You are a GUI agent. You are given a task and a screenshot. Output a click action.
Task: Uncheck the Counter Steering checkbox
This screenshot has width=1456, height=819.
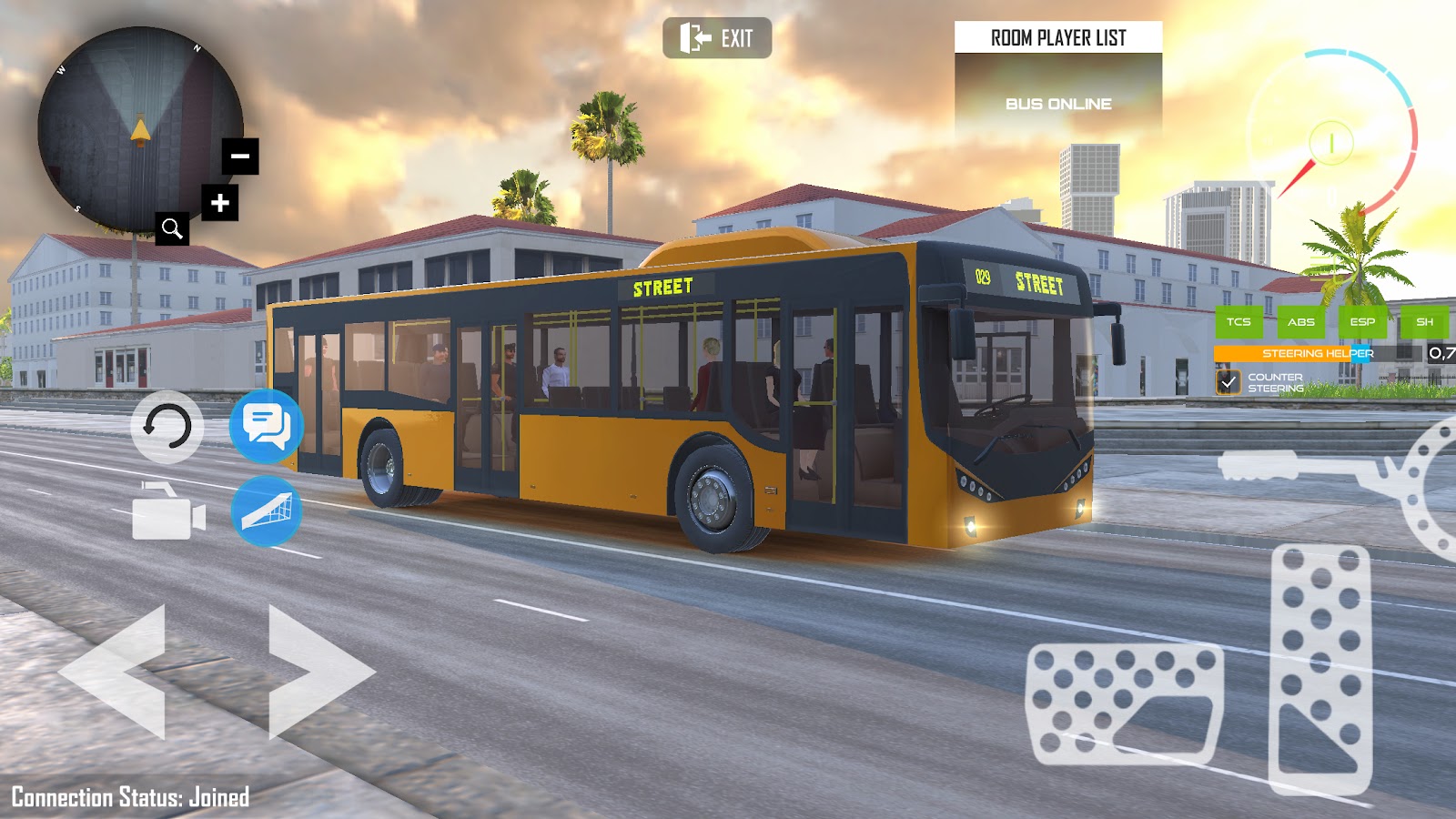click(x=1228, y=382)
